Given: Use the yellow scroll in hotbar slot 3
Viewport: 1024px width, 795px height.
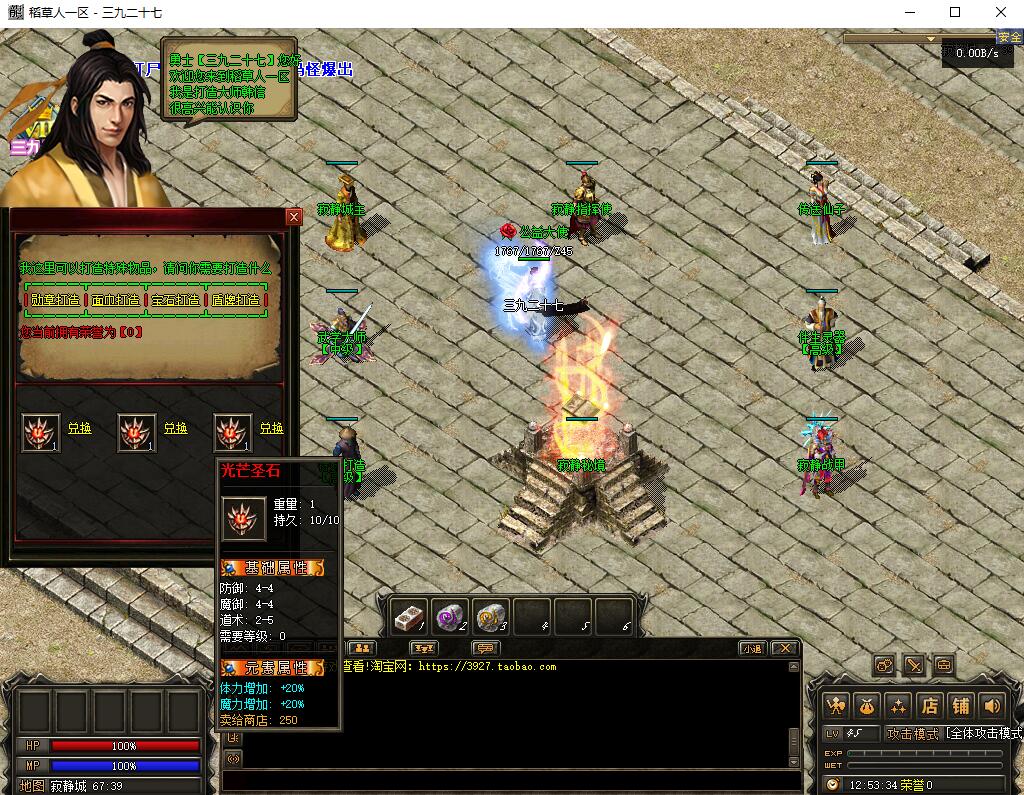Looking at the screenshot, I should click(491, 616).
